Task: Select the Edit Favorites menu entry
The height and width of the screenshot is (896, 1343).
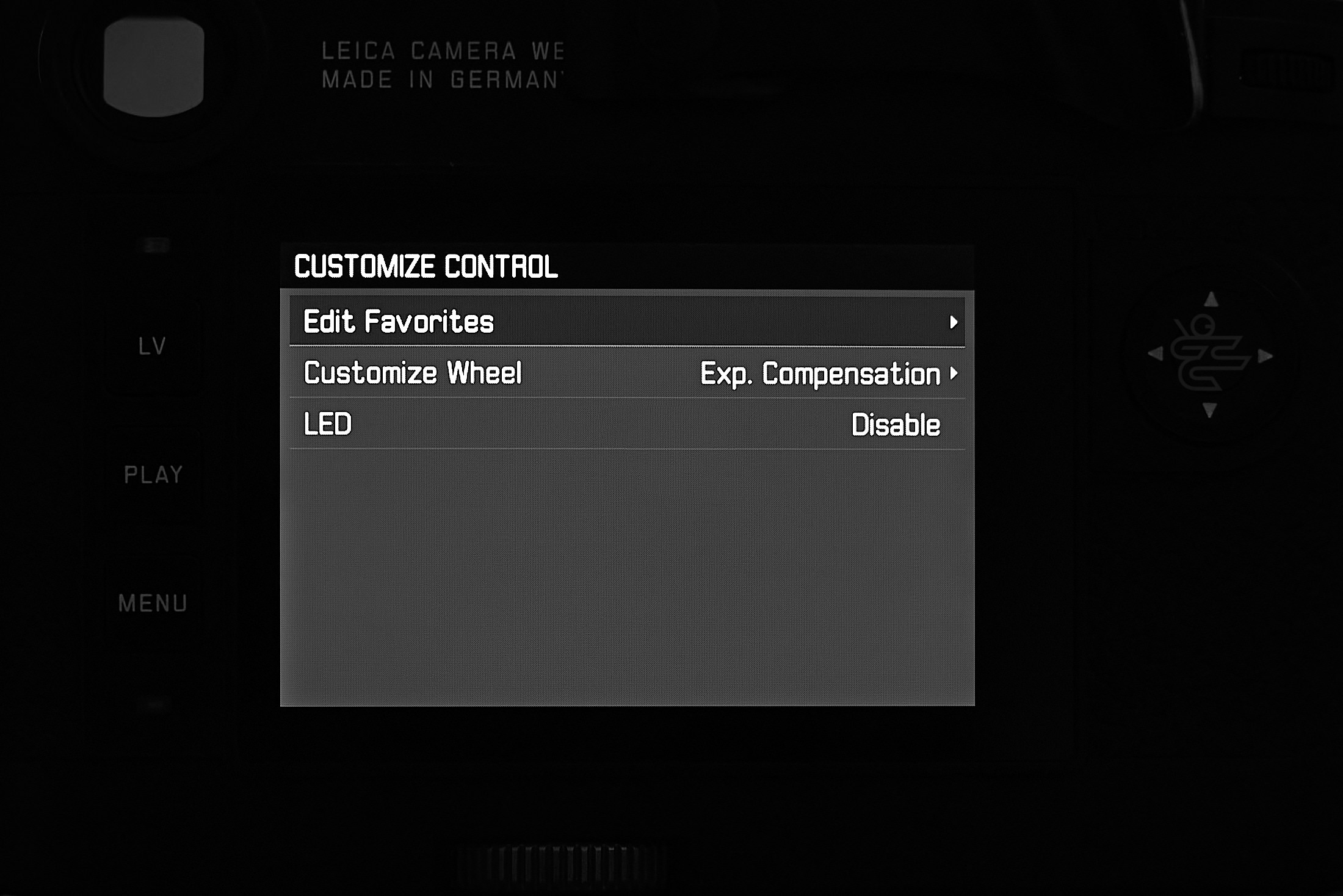Action: (x=397, y=322)
